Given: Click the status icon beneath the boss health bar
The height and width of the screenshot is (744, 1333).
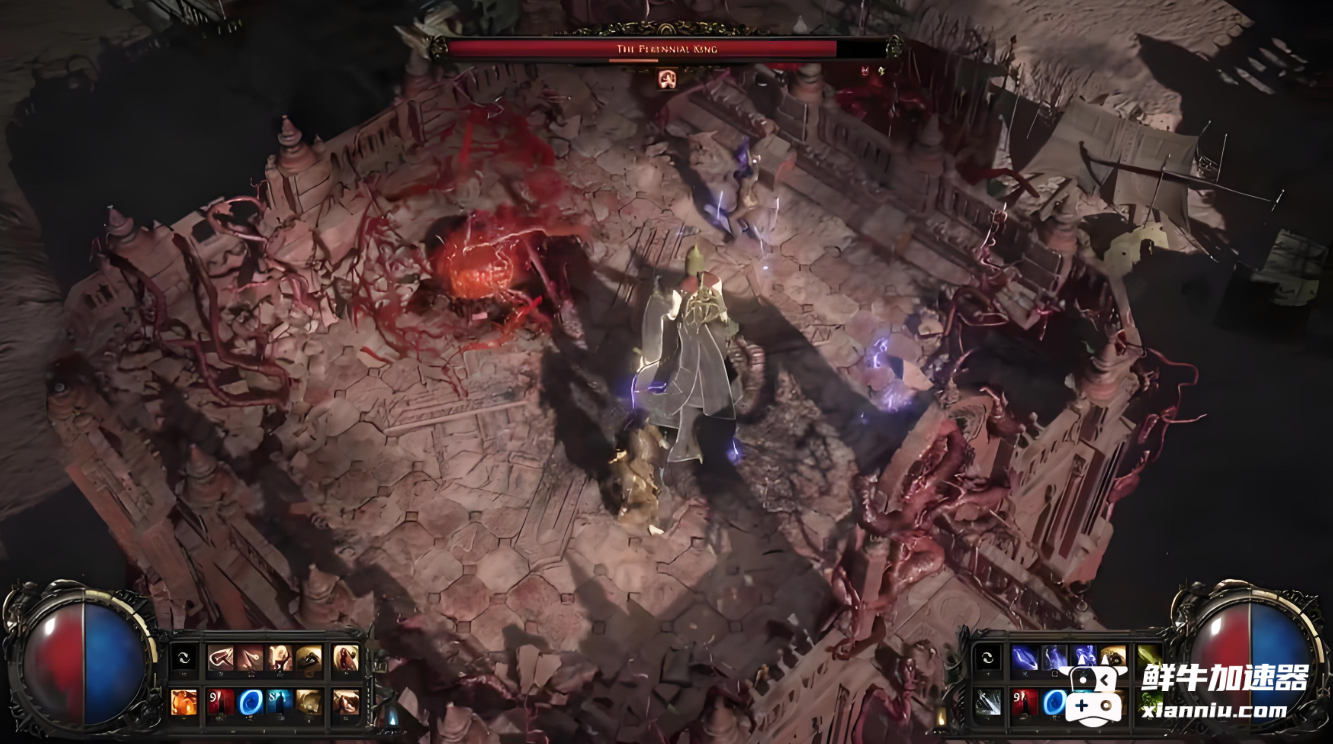Looking at the screenshot, I should click(x=667, y=78).
